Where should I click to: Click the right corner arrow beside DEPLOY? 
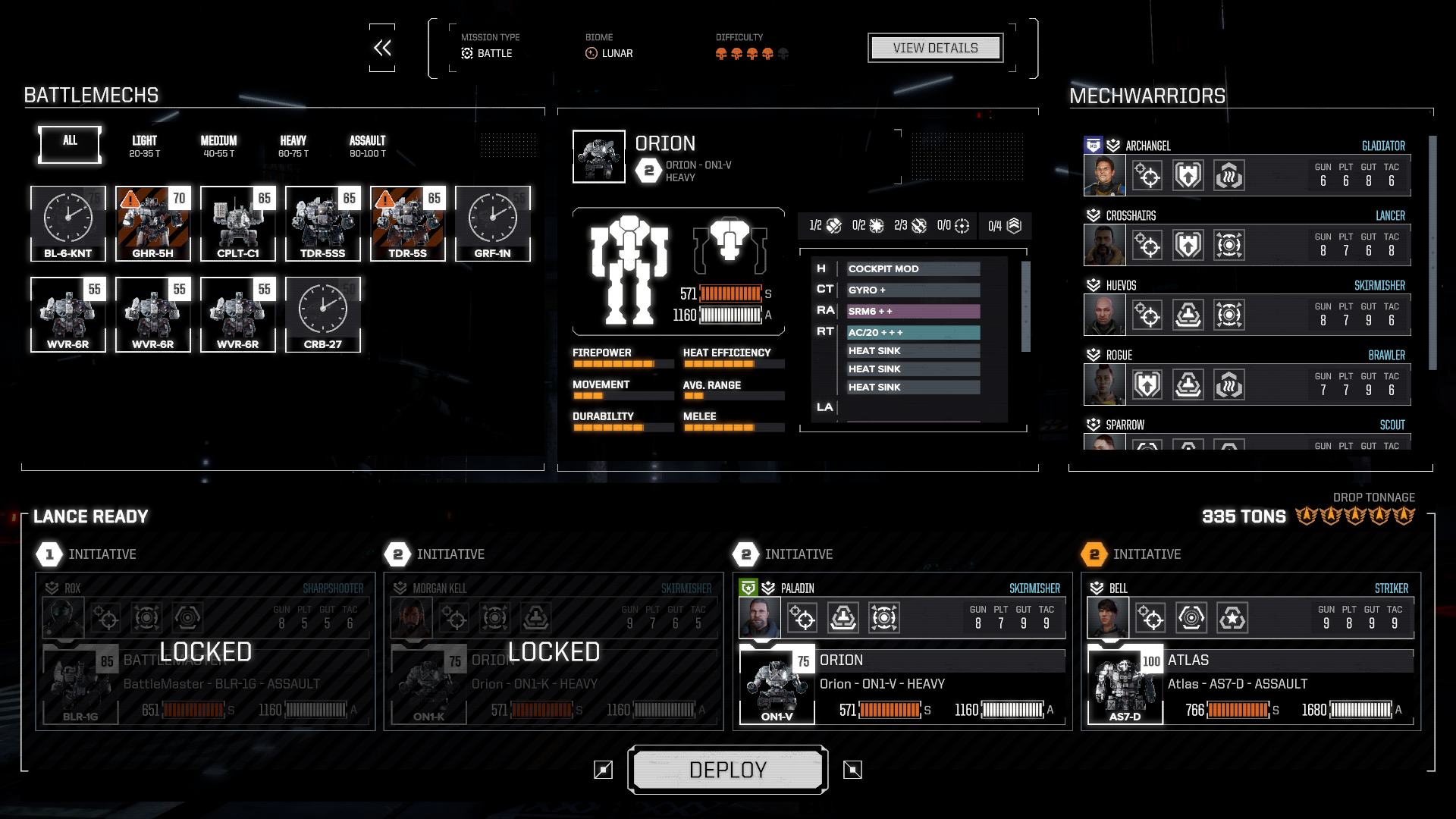pyautogui.click(x=853, y=770)
